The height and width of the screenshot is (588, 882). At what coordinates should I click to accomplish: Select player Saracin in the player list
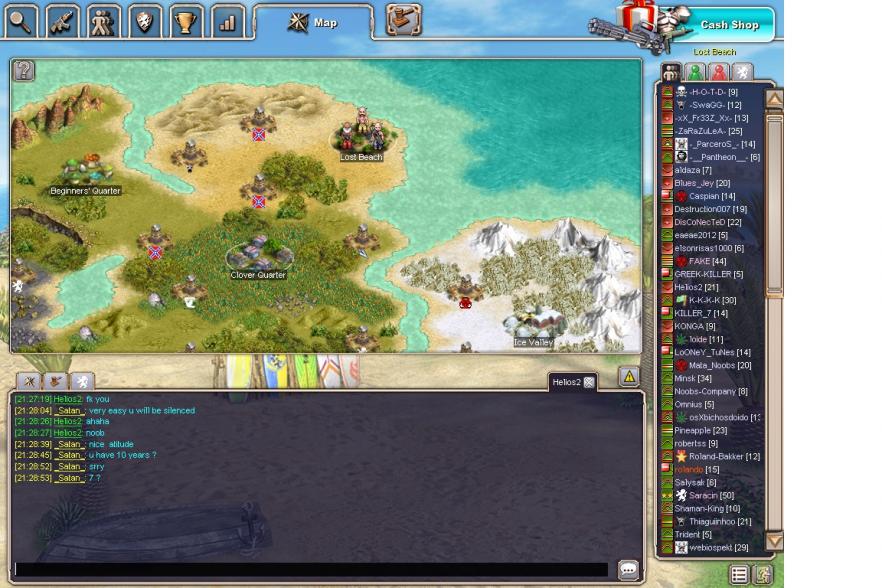(x=711, y=496)
